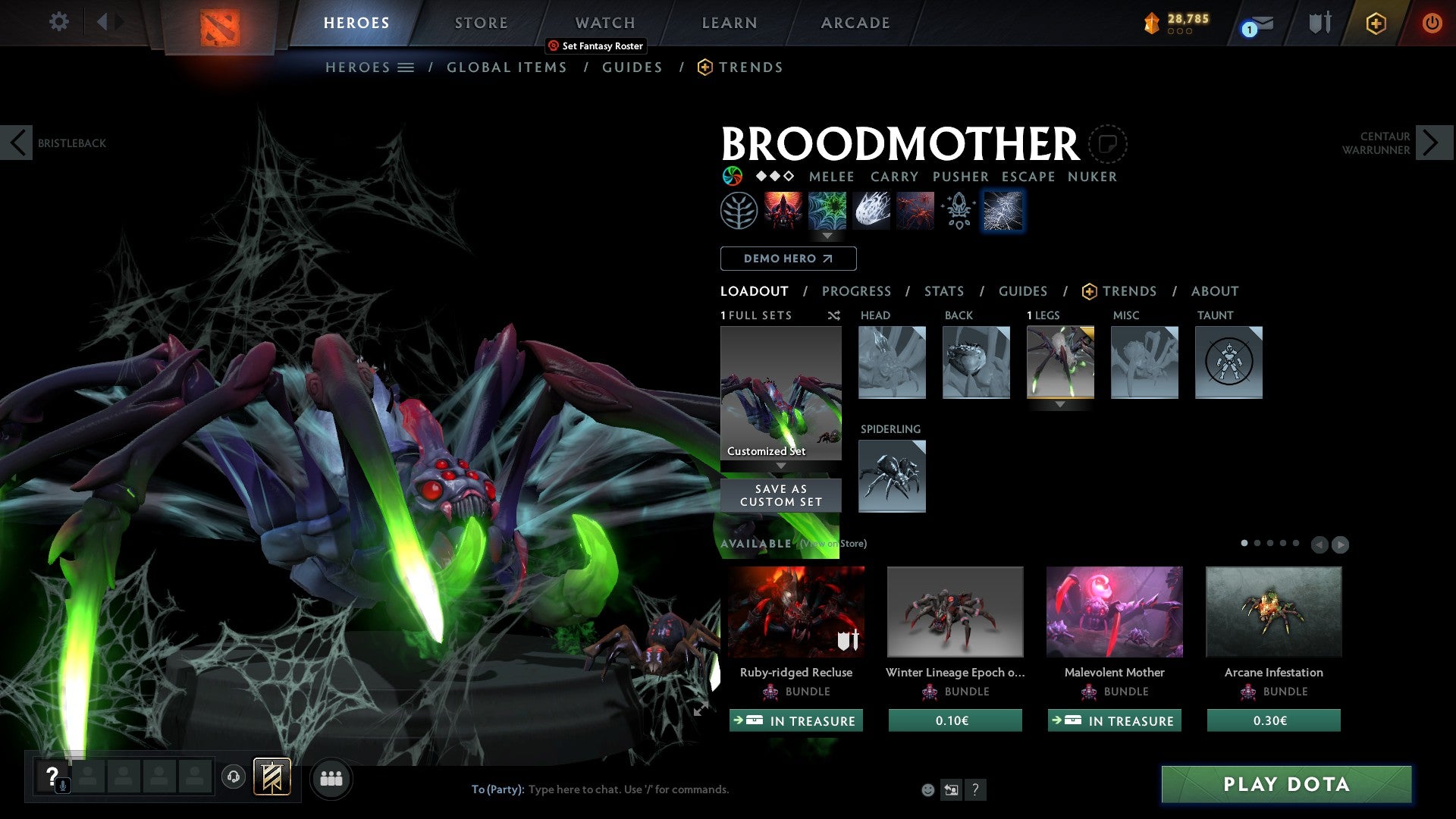Switch to the PROGRESS tab
Screen dimensions: 1456x819
[857, 290]
